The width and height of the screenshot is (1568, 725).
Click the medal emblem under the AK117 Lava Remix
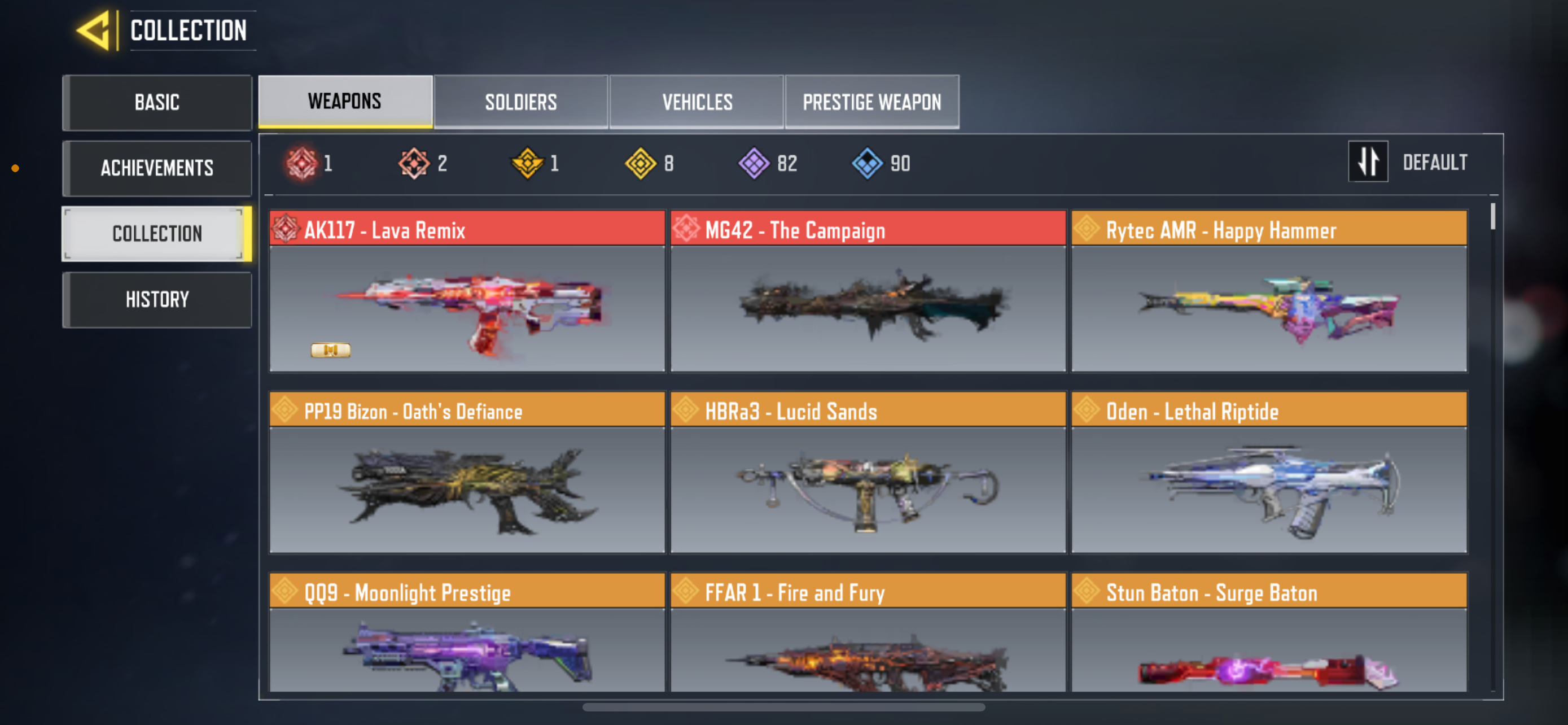coord(331,350)
